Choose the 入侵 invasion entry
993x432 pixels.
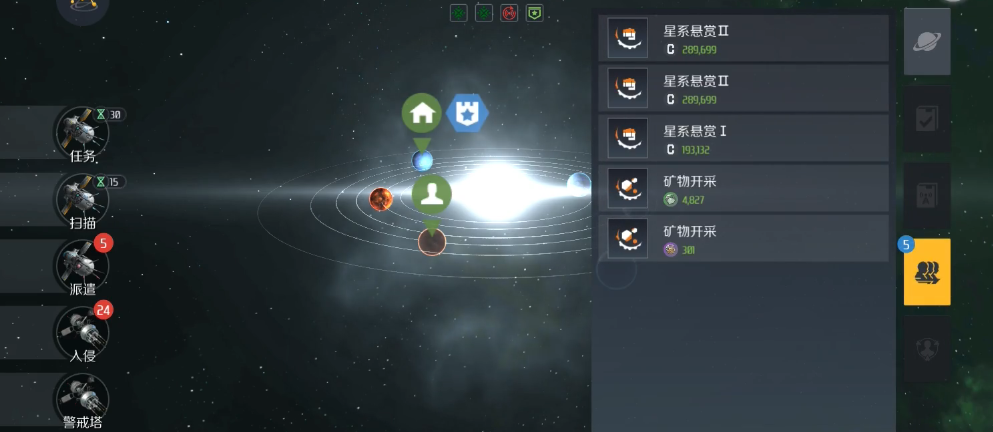tap(82, 333)
